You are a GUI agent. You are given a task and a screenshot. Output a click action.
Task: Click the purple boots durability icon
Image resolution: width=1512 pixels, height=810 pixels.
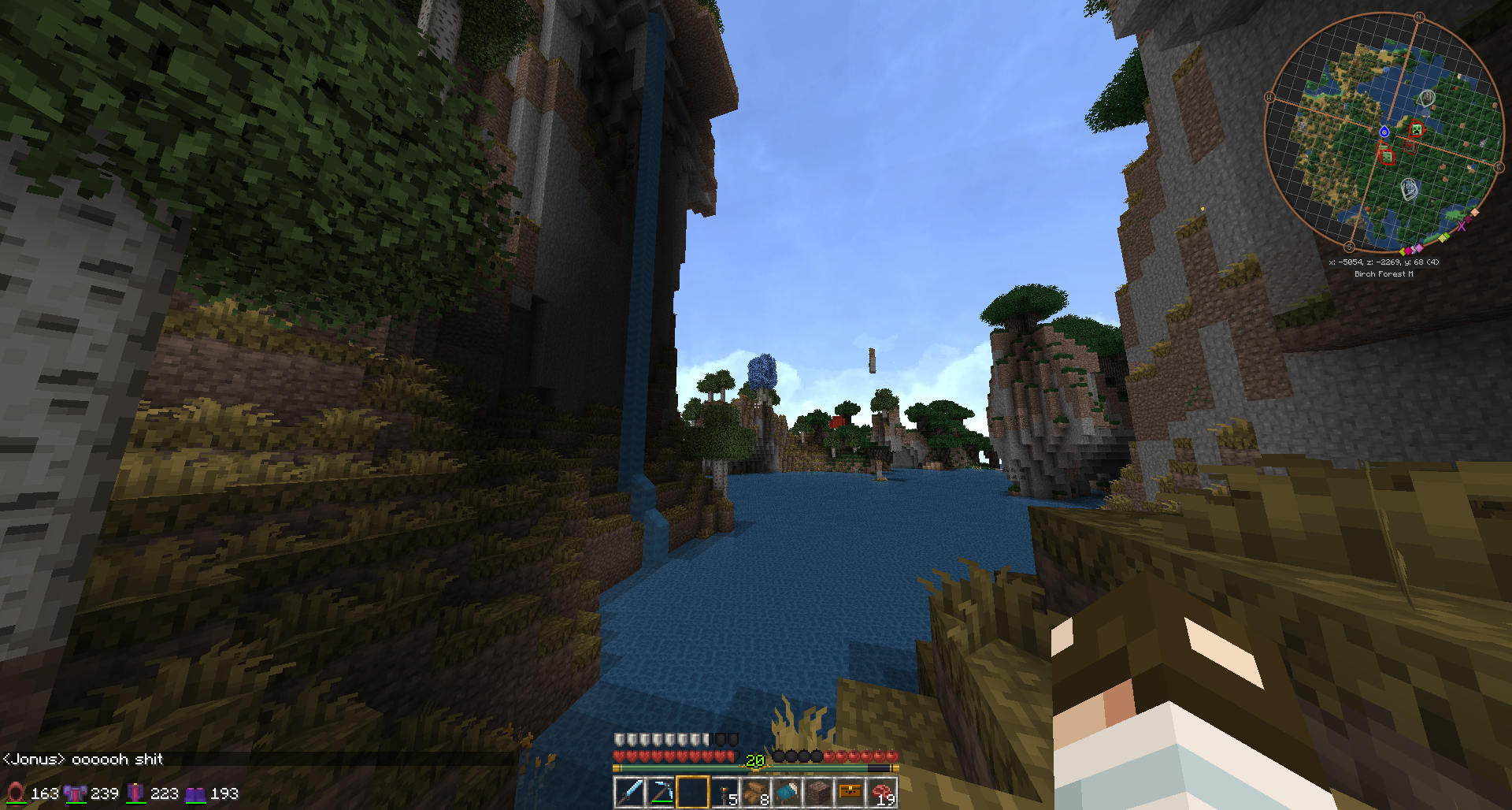pyautogui.click(x=195, y=793)
